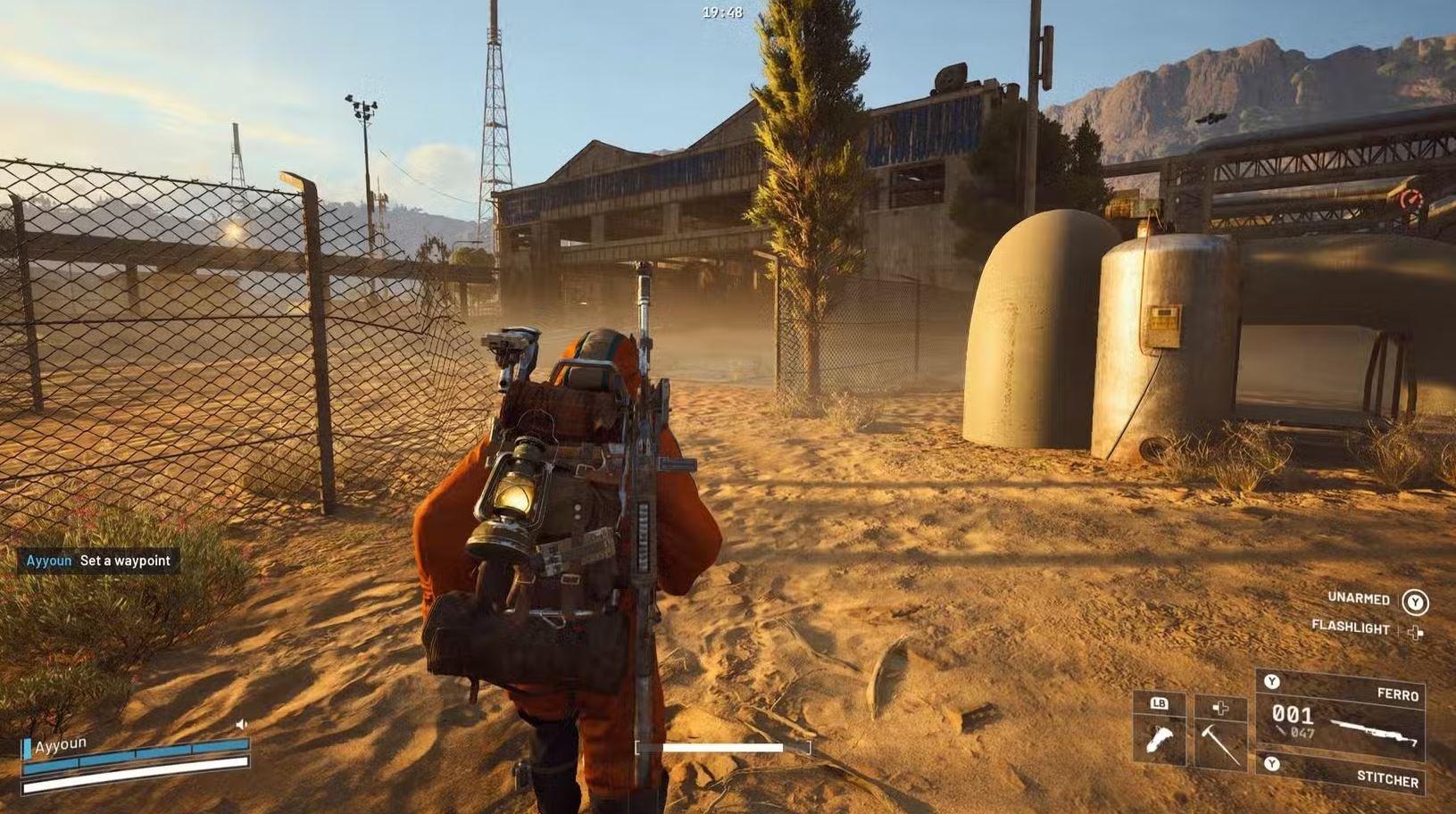Click the Y button icon on the STITCHER slot
This screenshot has height=814, width=1456.
[1272, 763]
